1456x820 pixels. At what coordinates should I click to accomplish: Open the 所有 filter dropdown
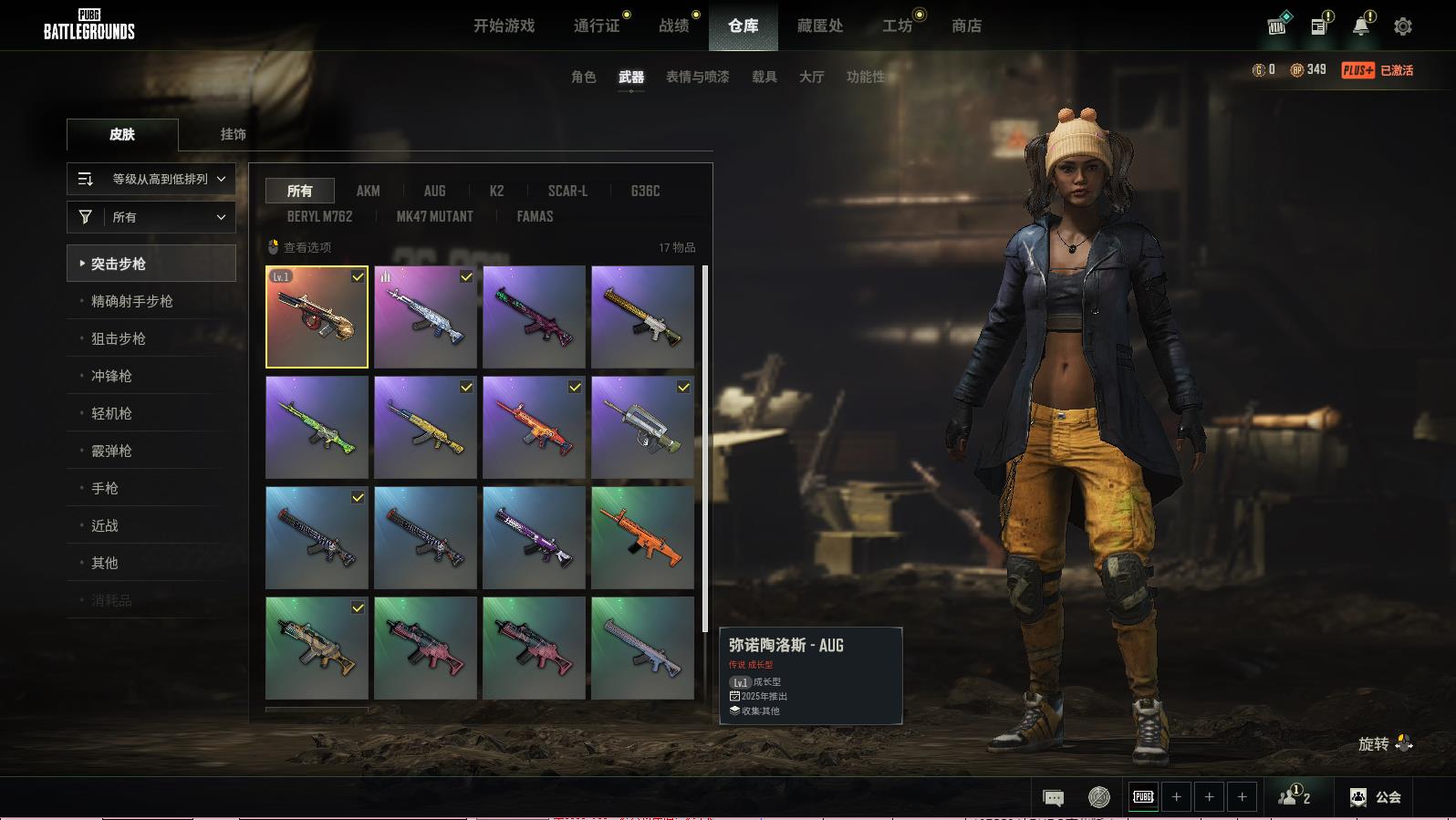click(x=151, y=217)
